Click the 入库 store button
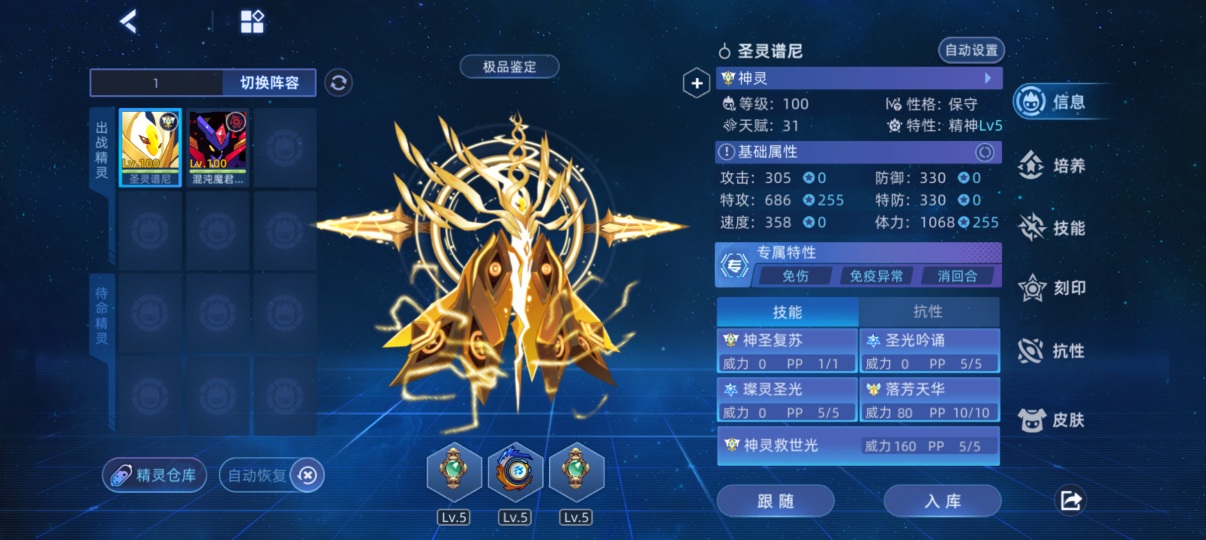This screenshot has height=540, width=1206. (x=942, y=501)
